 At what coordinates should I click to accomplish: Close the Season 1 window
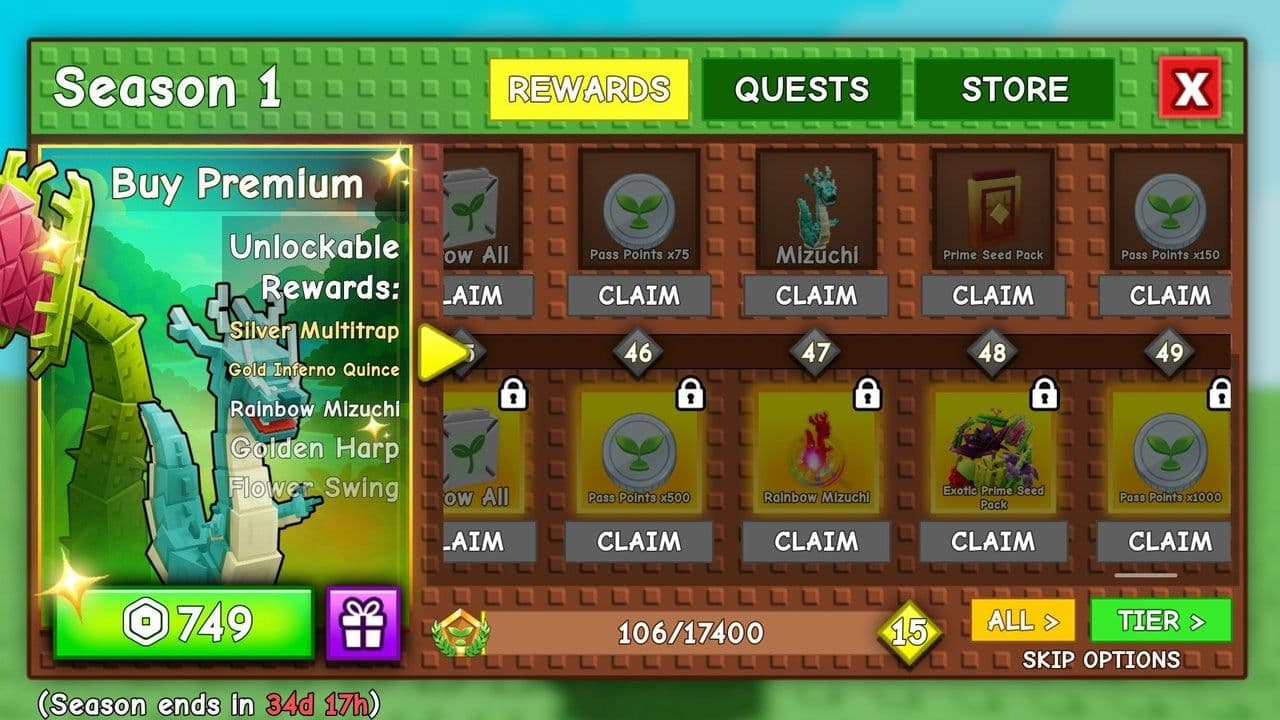(x=1190, y=89)
